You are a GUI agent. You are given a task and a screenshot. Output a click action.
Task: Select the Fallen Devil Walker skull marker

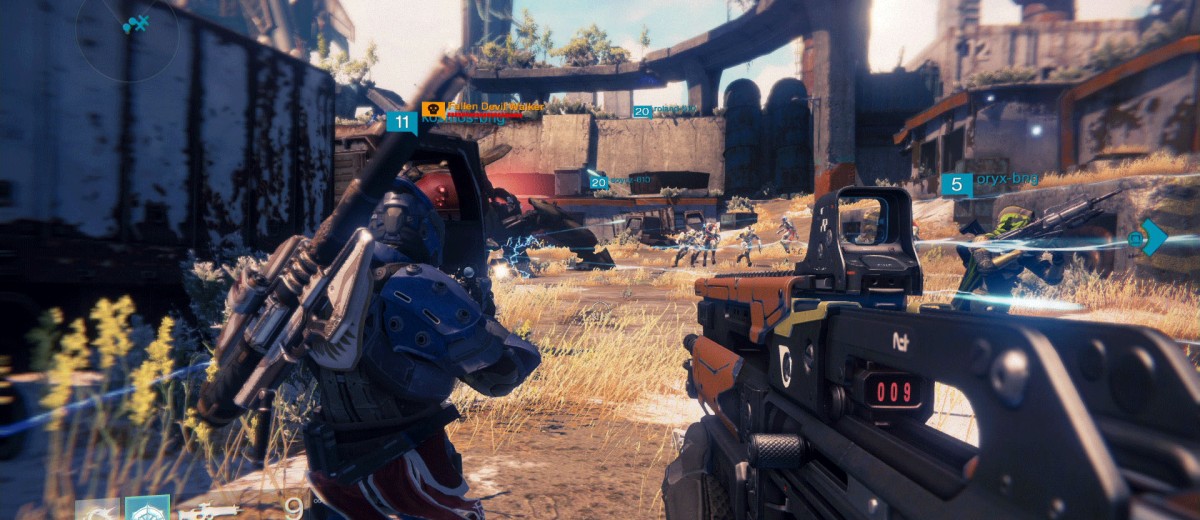(433, 109)
